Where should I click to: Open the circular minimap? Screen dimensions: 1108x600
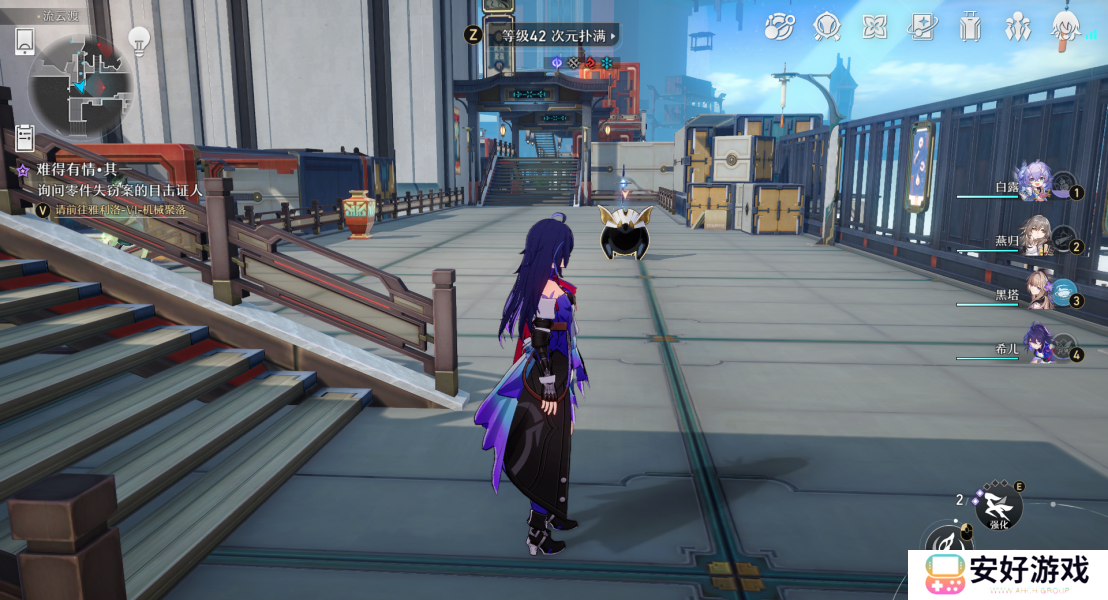(82, 87)
